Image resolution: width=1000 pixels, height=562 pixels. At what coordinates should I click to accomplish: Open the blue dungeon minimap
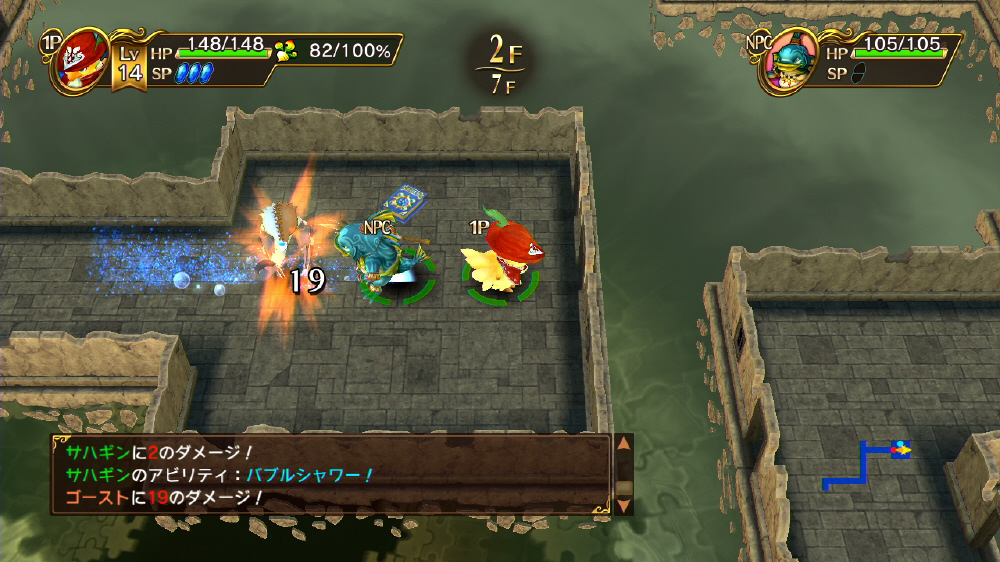click(x=865, y=464)
